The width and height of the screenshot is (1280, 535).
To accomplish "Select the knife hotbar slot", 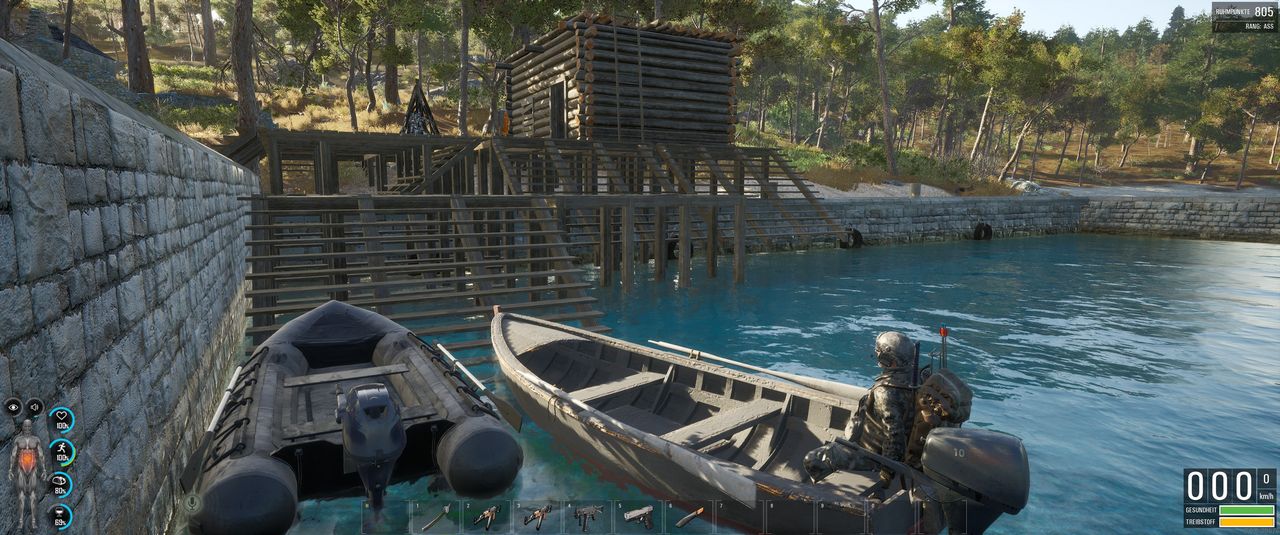I will (x=689, y=517).
